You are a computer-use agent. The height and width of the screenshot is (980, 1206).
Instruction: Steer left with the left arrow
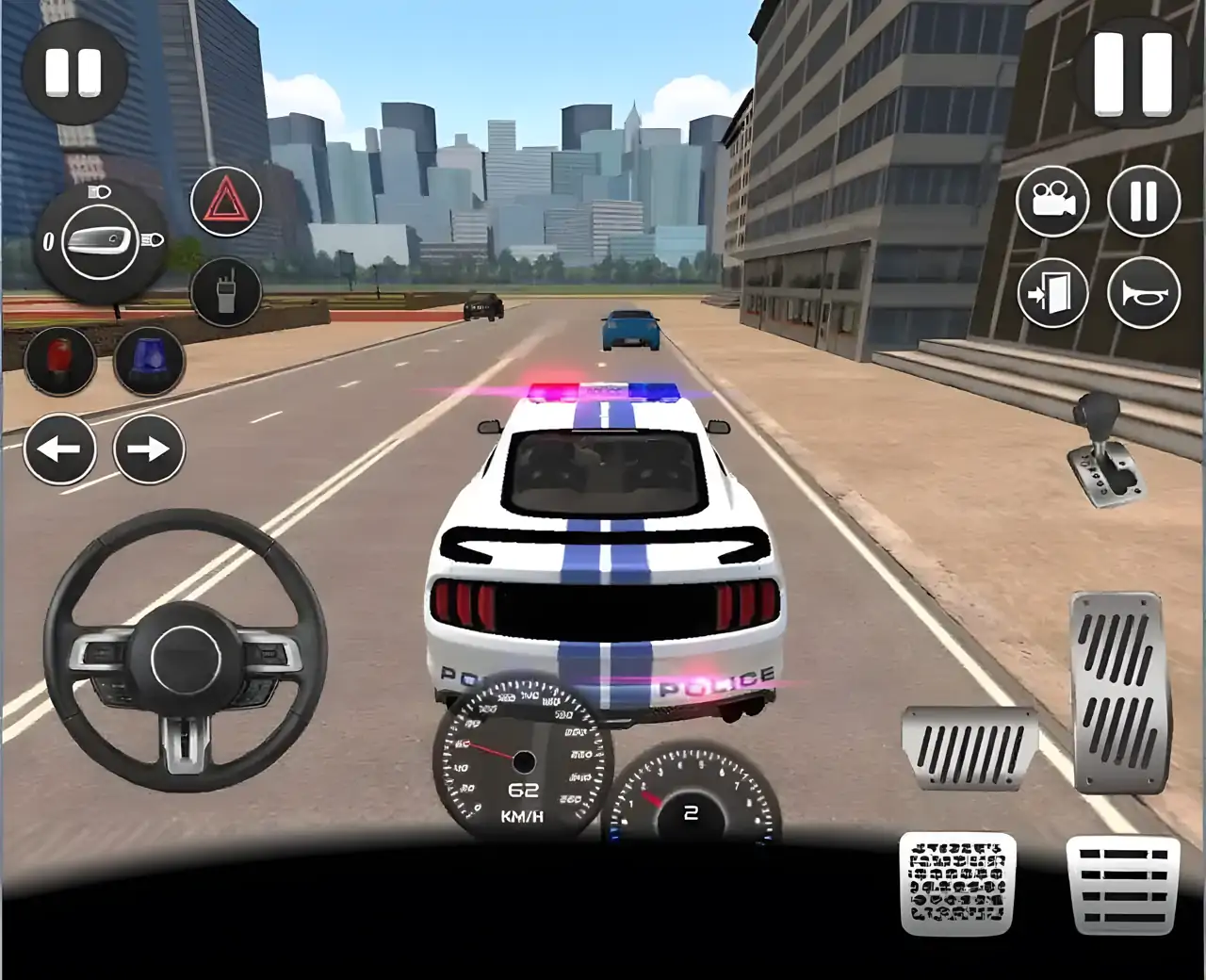(x=58, y=450)
